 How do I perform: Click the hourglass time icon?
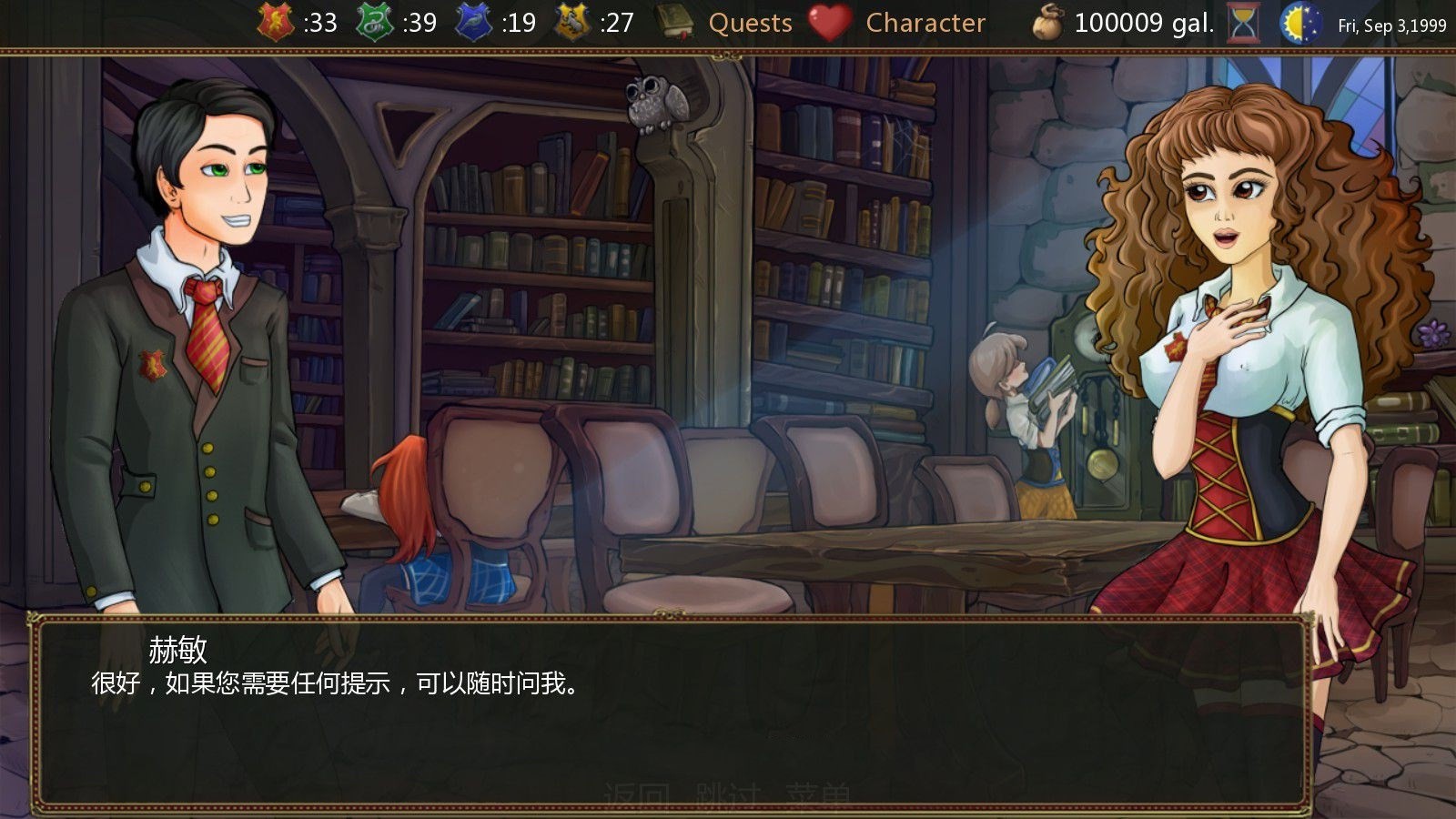1241,21
